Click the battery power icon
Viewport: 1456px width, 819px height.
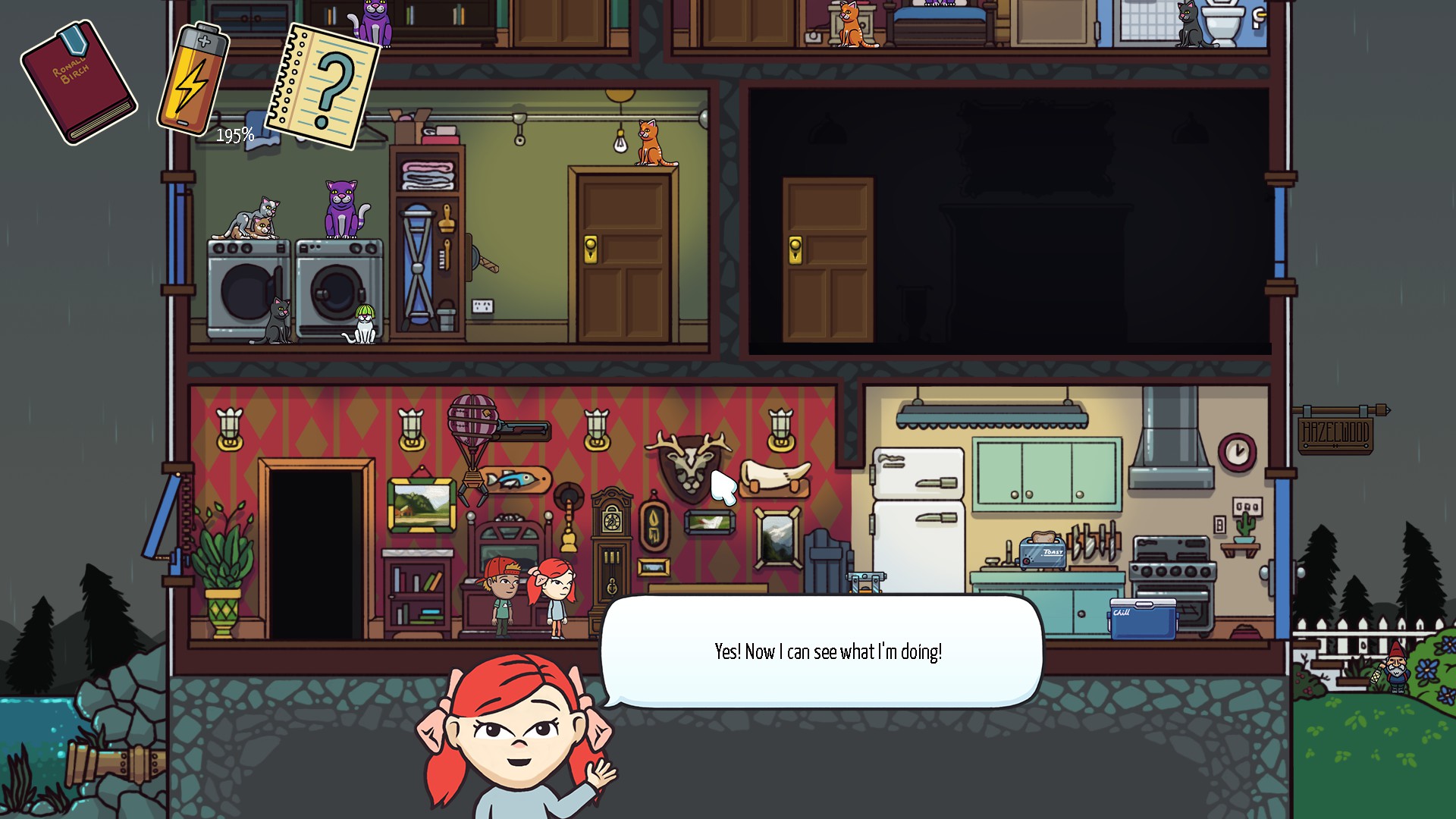pyautogui.click(x=192, y=79)
